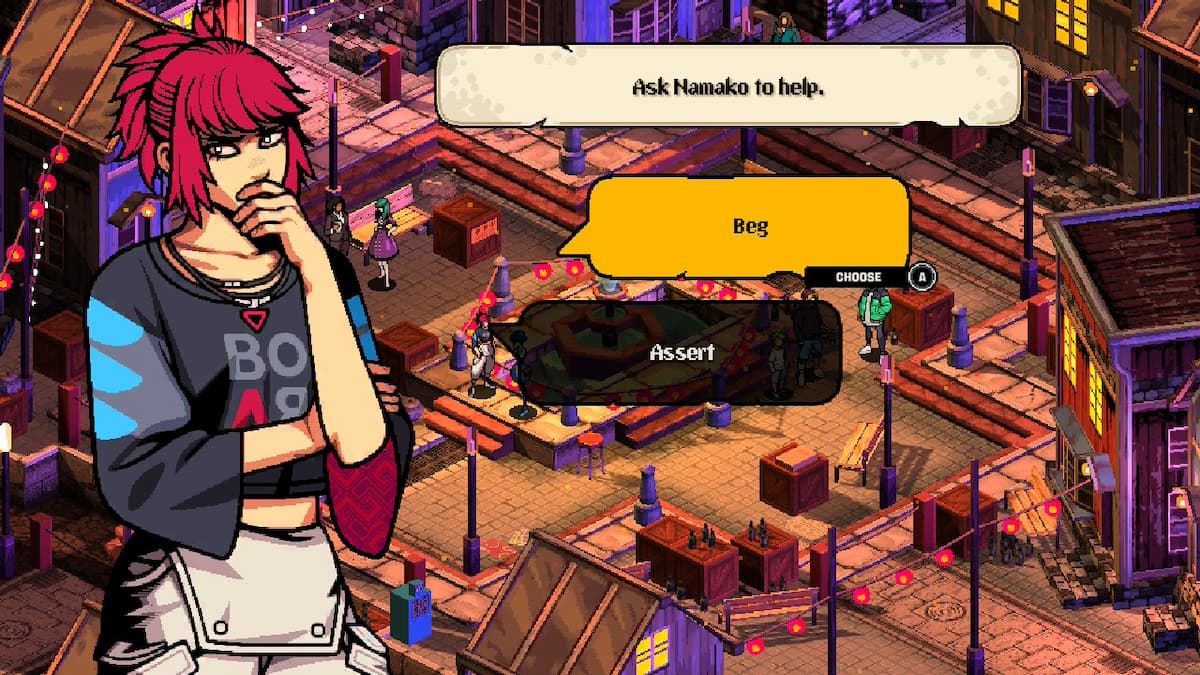Choose the Beg dialogue option
This screenshot has width=1200, height=675.
pos(749,226)
